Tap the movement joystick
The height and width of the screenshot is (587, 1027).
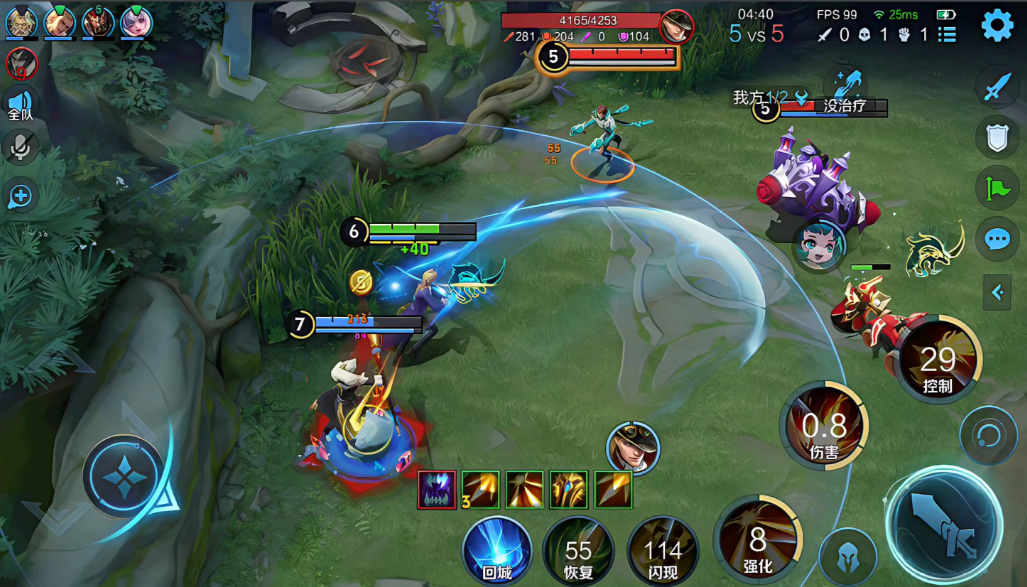pos(123,476)
